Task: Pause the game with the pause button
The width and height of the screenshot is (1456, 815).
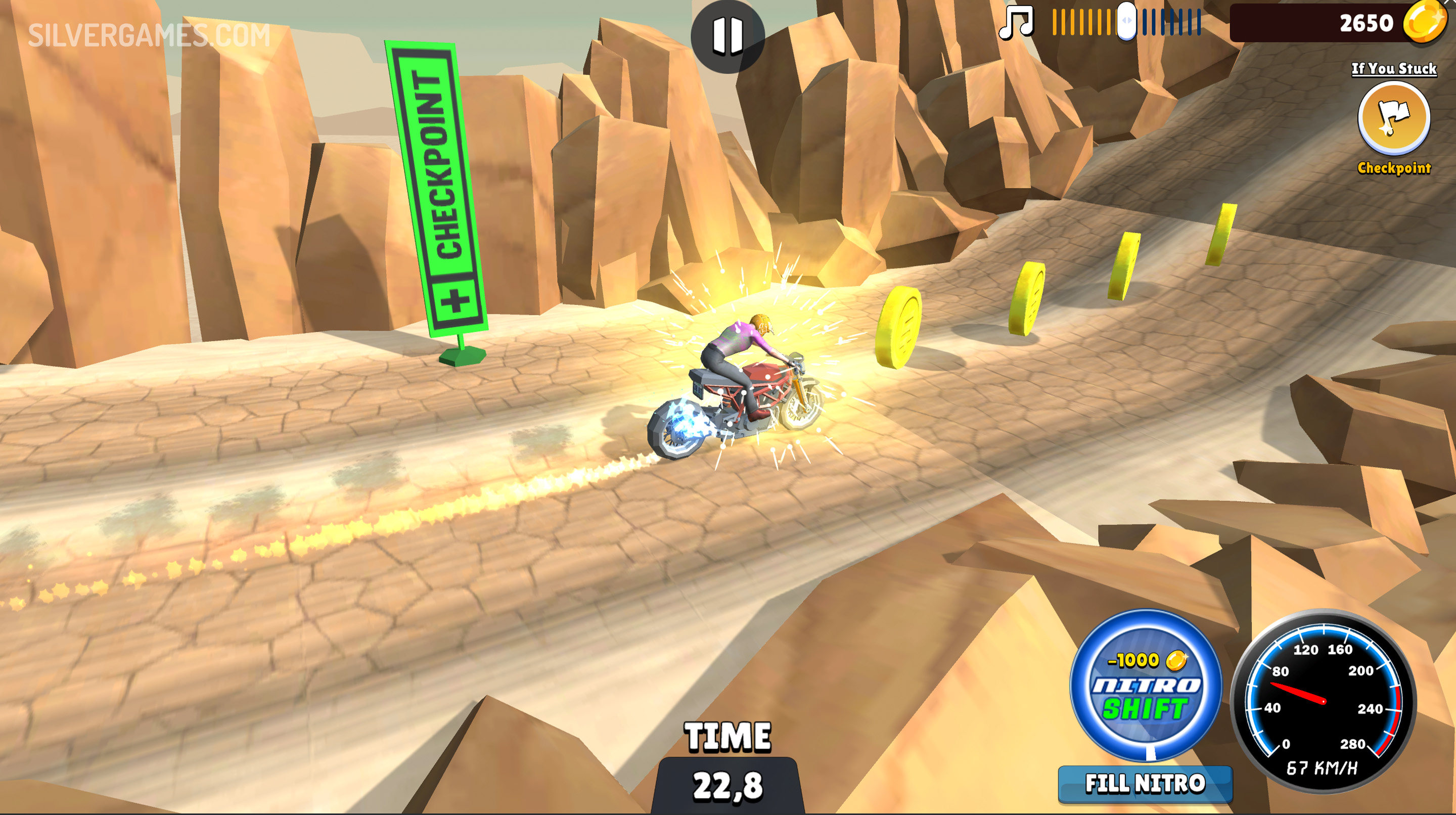Action: click(727, 35)
